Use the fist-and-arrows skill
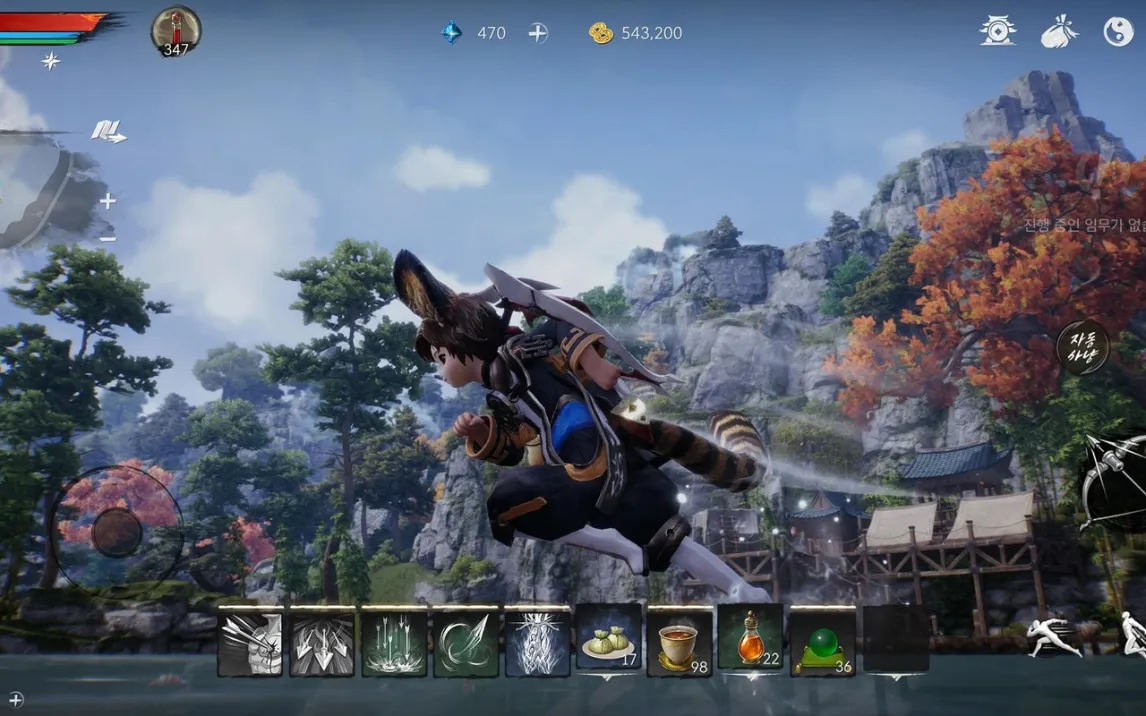The image size is (1146, 716). coord(250,642)
